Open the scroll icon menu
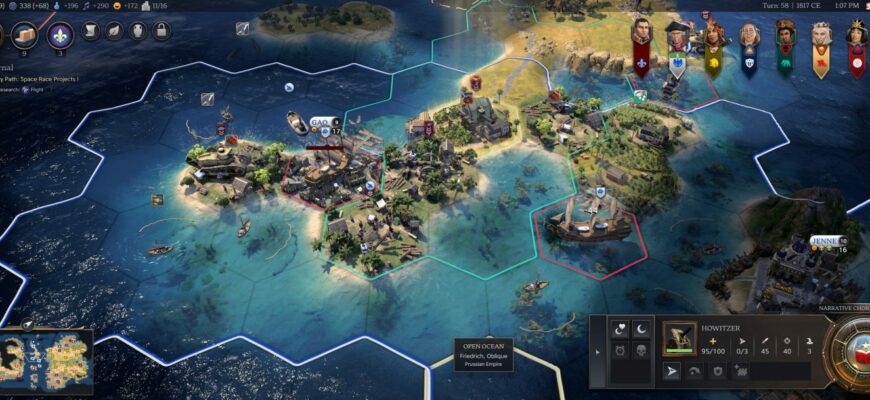 point(89,31)
